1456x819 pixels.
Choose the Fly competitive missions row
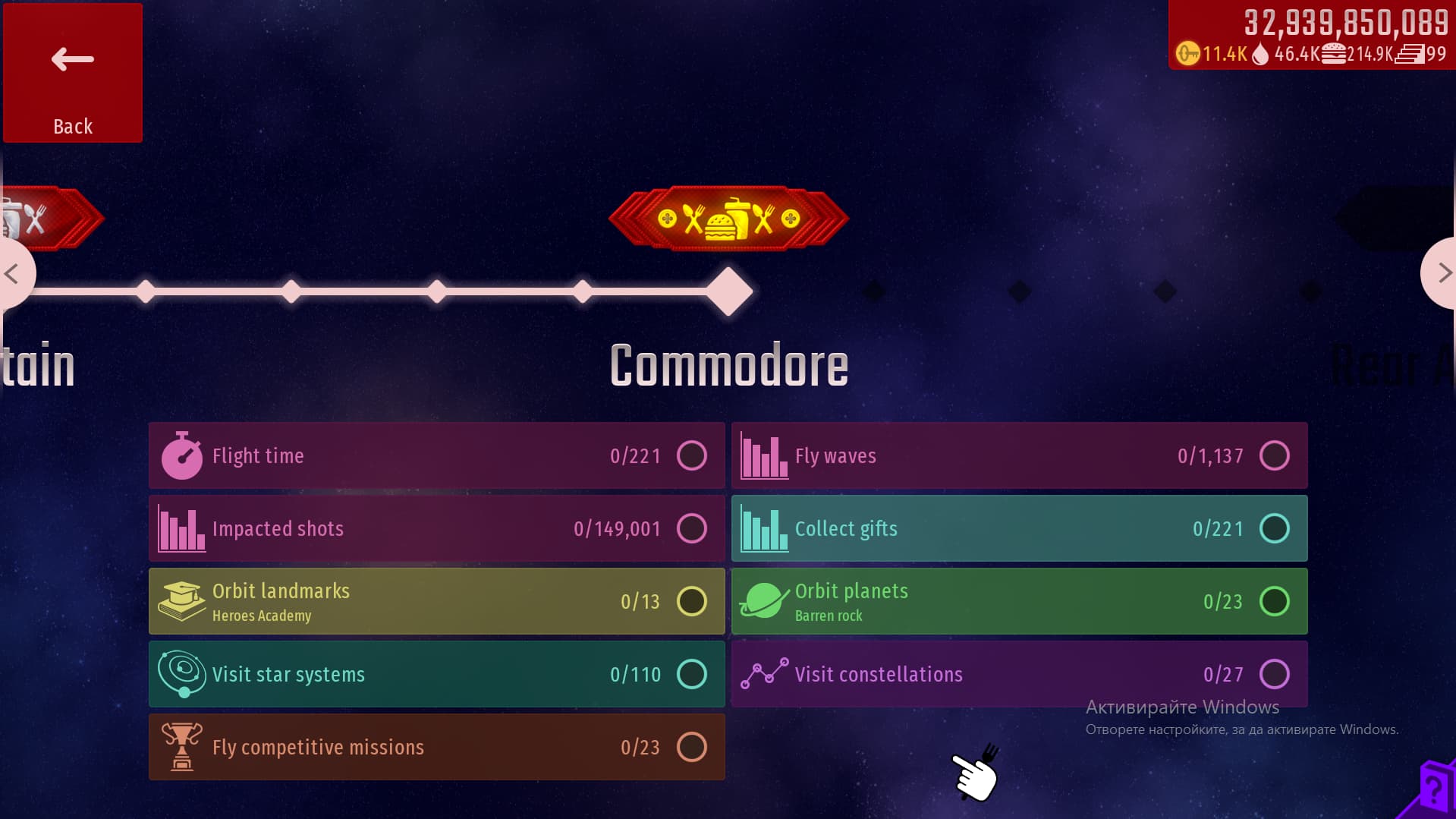click(x=436, y=747)
